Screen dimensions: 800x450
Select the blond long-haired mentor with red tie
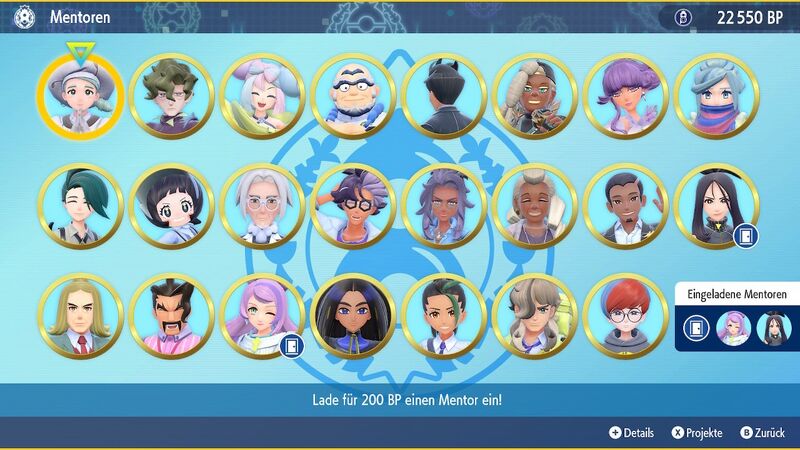click(x=80, y=317)
